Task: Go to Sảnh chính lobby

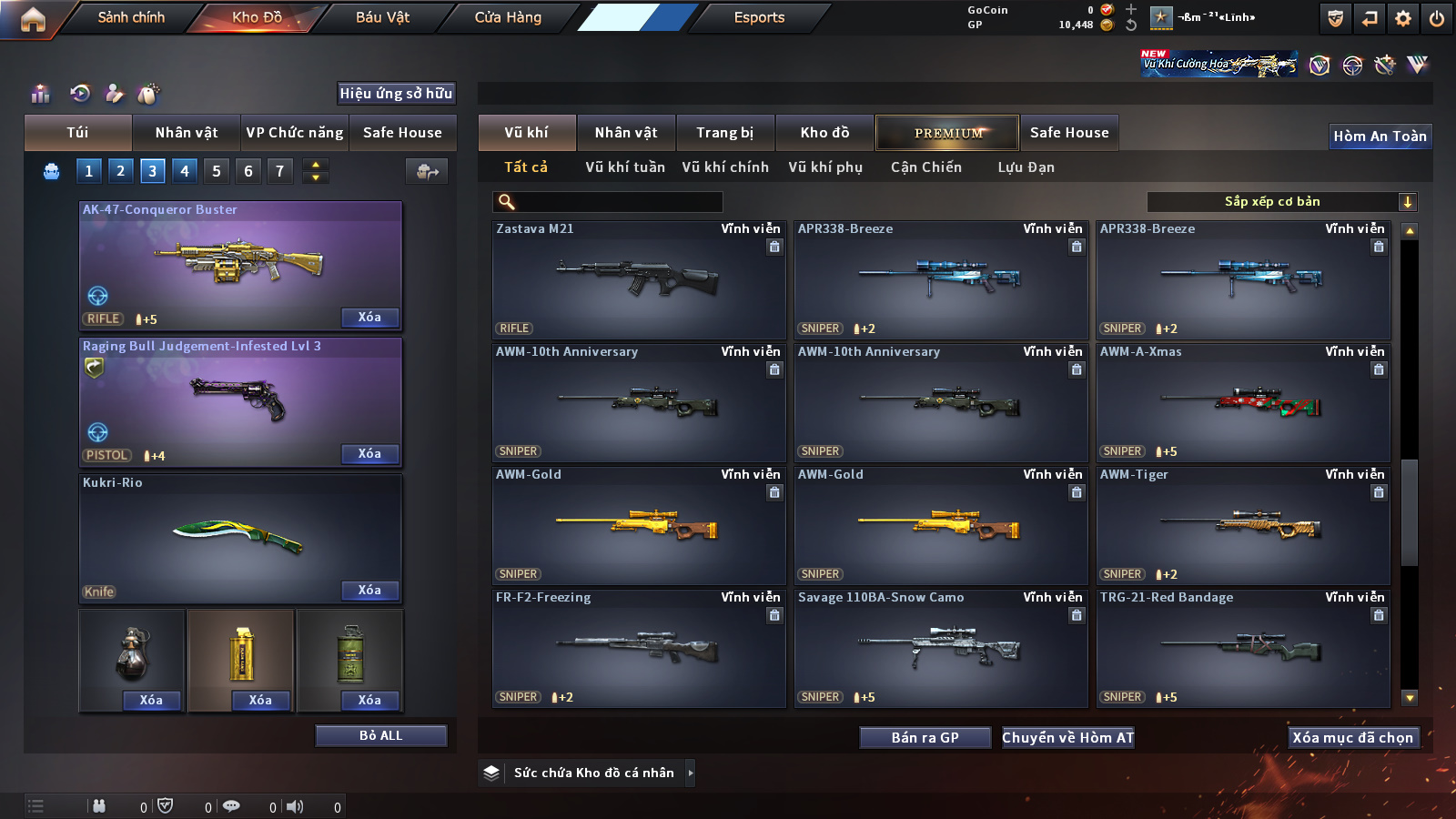Action: pyautogui.click(x=131, y=17)
